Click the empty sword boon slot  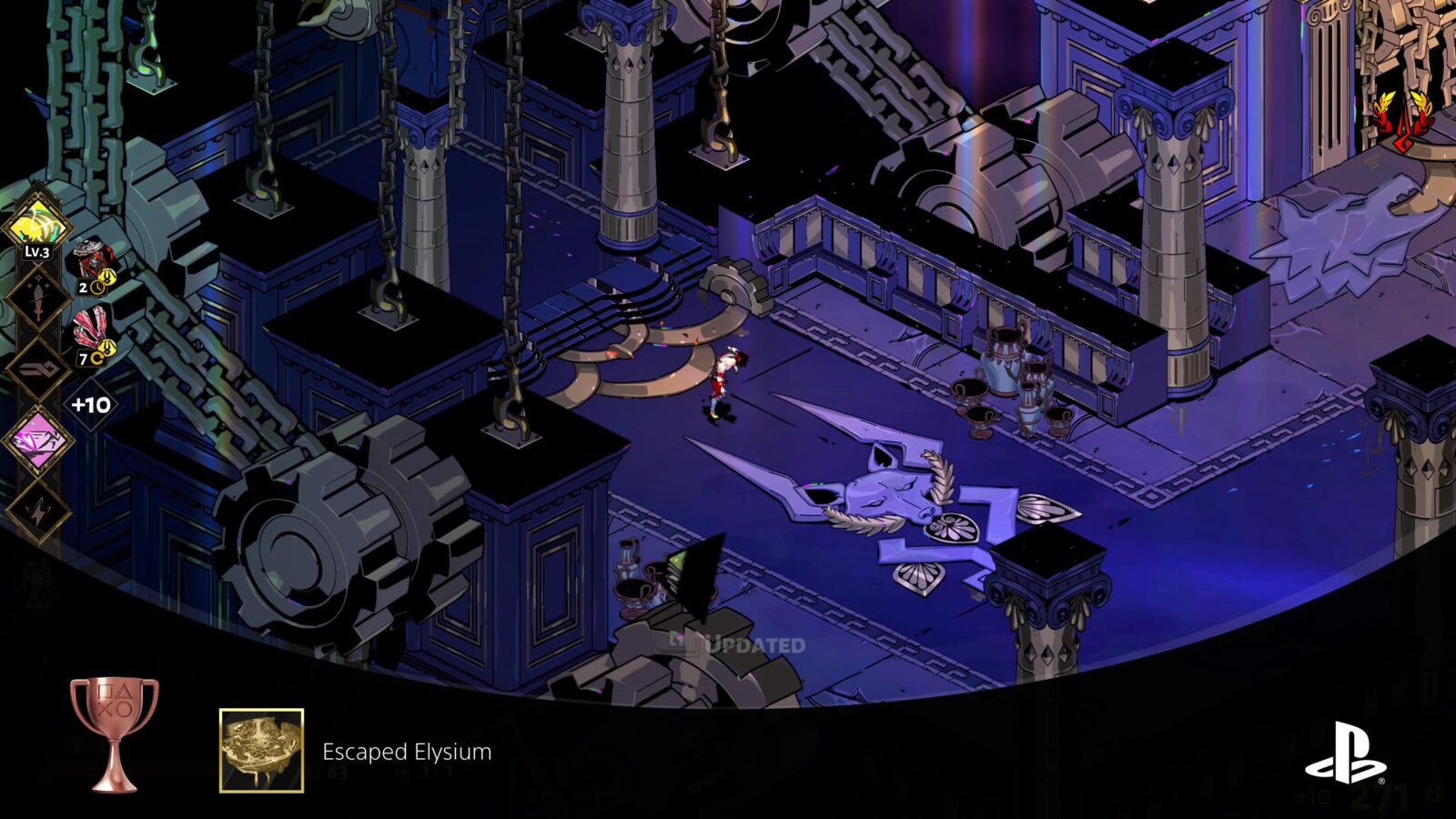[x=37, y=299]
